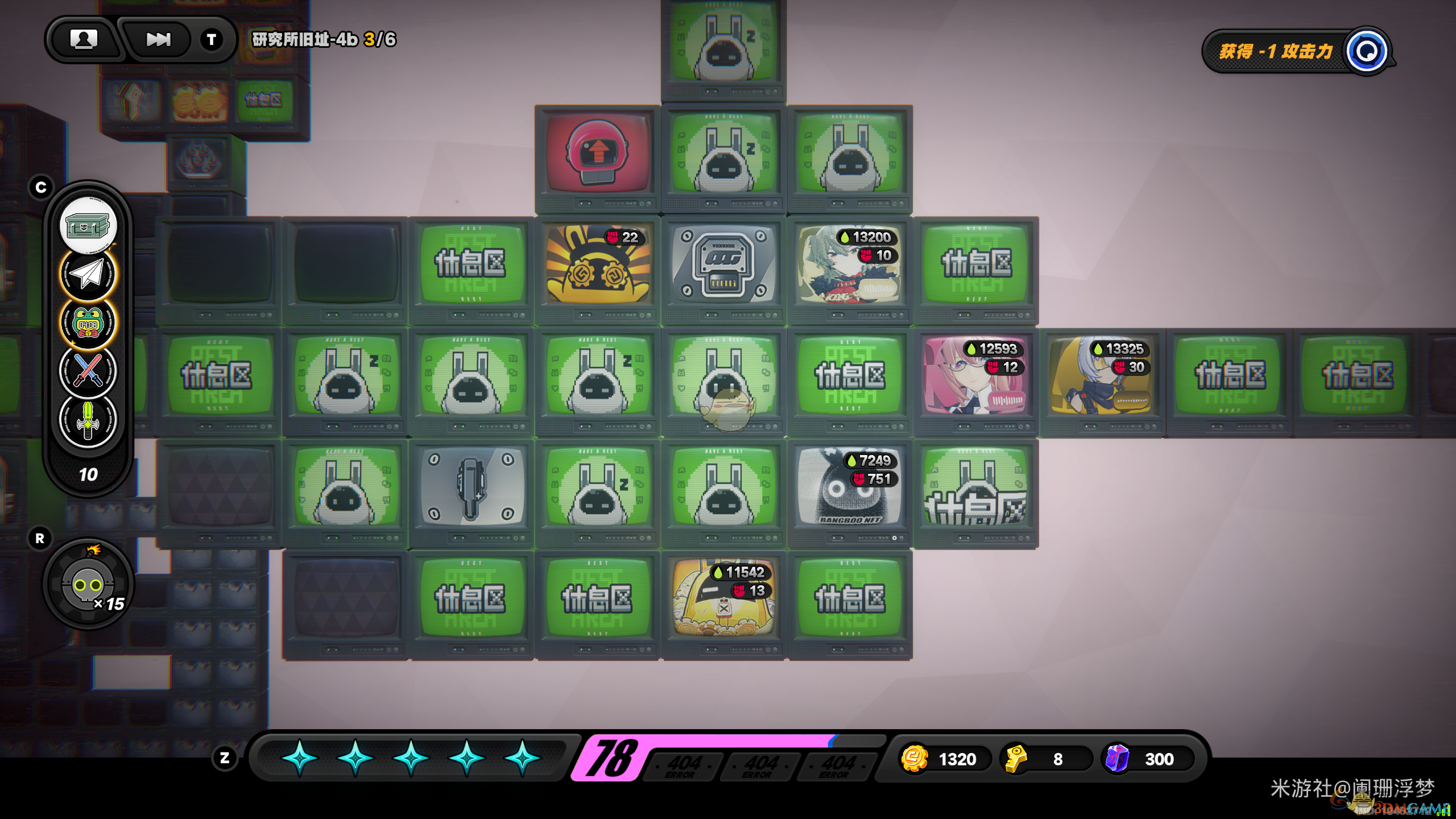This screenshot has width=1456, height=819.
Task: Choose the enemy tile with 13200 HP
Action: click(x=850, y=264)
